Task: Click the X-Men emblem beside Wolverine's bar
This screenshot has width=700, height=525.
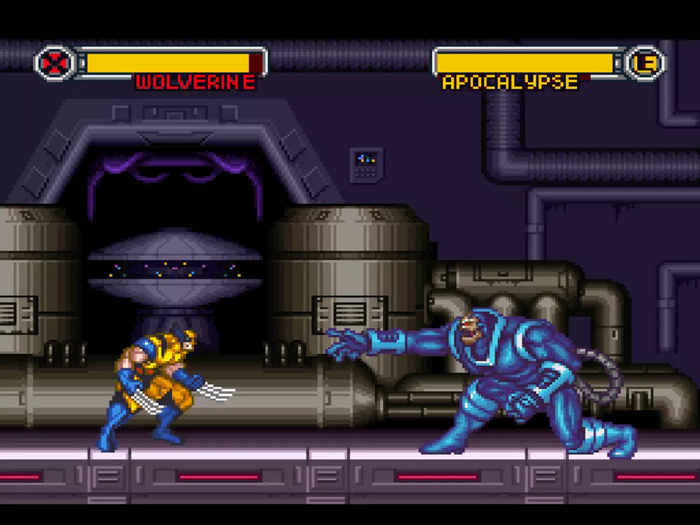Action: 53,63
